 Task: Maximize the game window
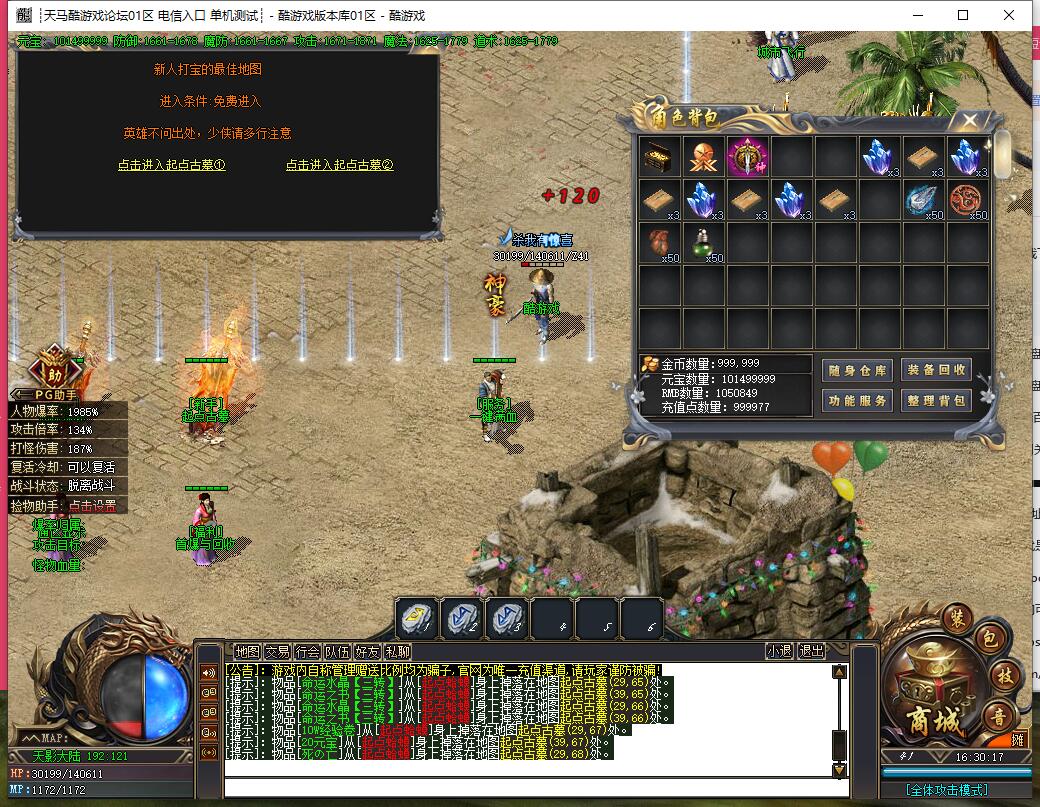coord(963,15)
